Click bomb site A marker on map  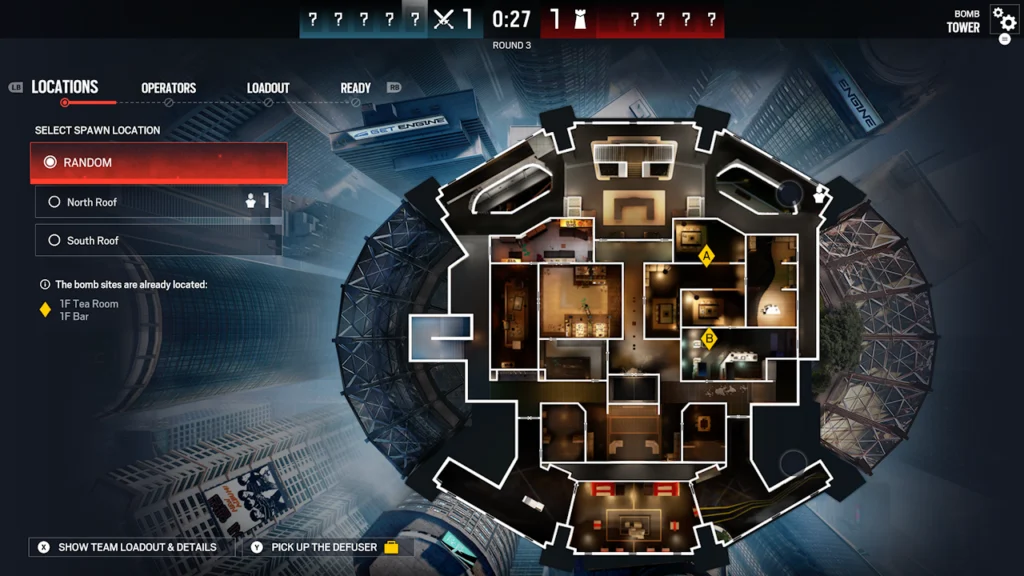[706, 257]
